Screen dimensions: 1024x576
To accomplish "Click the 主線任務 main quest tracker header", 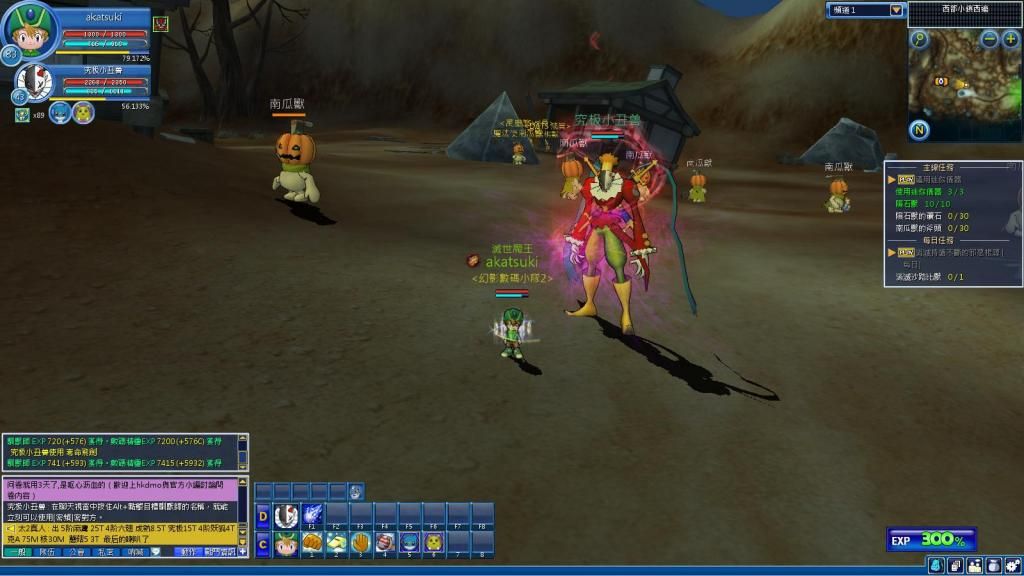I will click(x=933, y=167).
